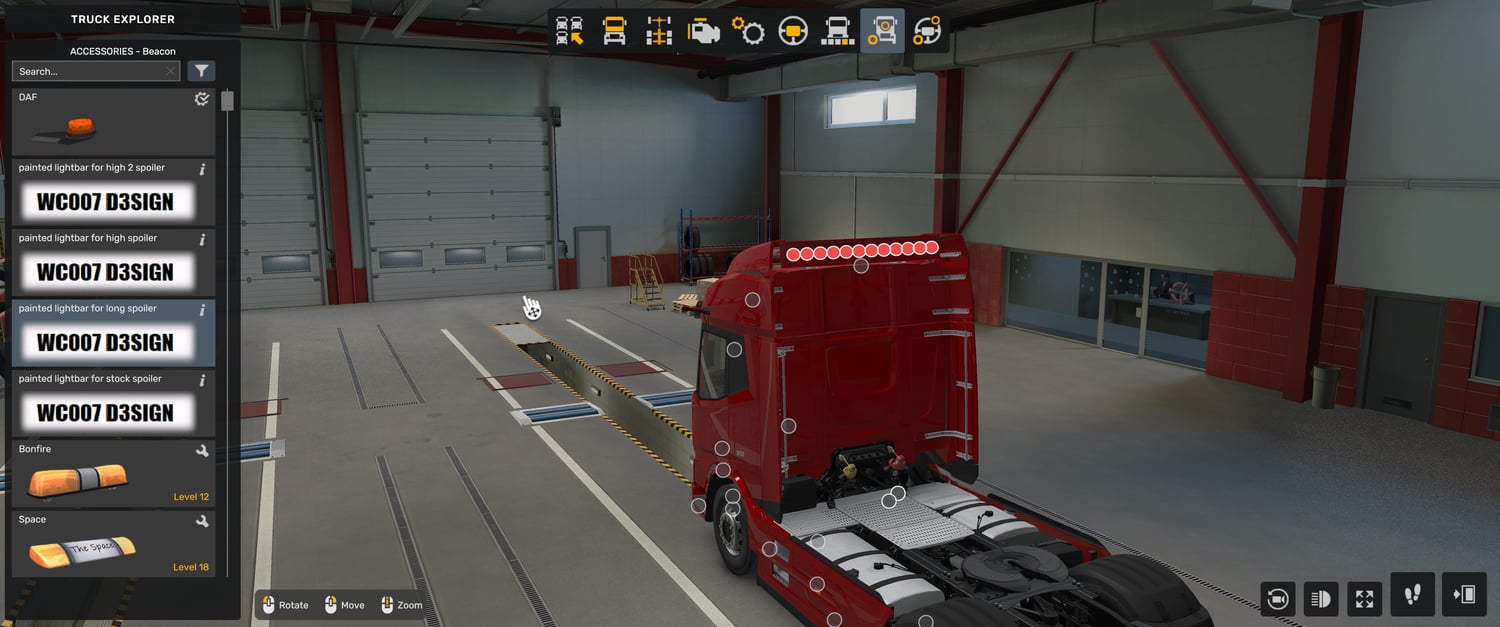Viewport: 1500px width, 627px height.
Task: Toggle the truck headlights
Action: coord(1321,599)
